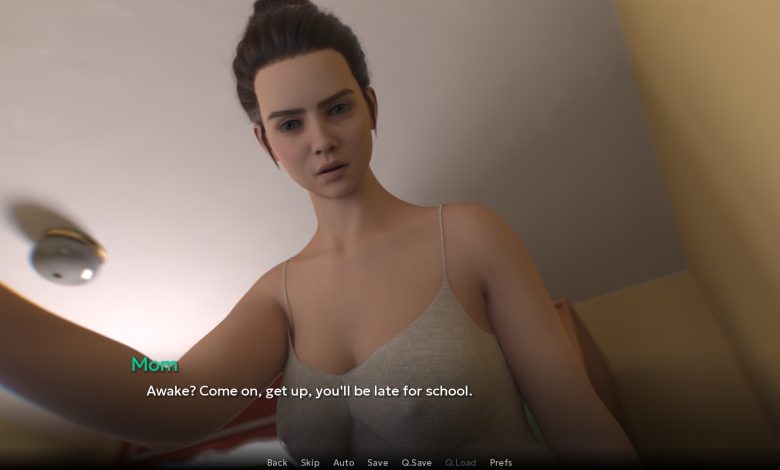This screenshot has width=780, height=470.
Task: Open the Prefs menu
Action: pyautogui.click(x=500, y=463)
